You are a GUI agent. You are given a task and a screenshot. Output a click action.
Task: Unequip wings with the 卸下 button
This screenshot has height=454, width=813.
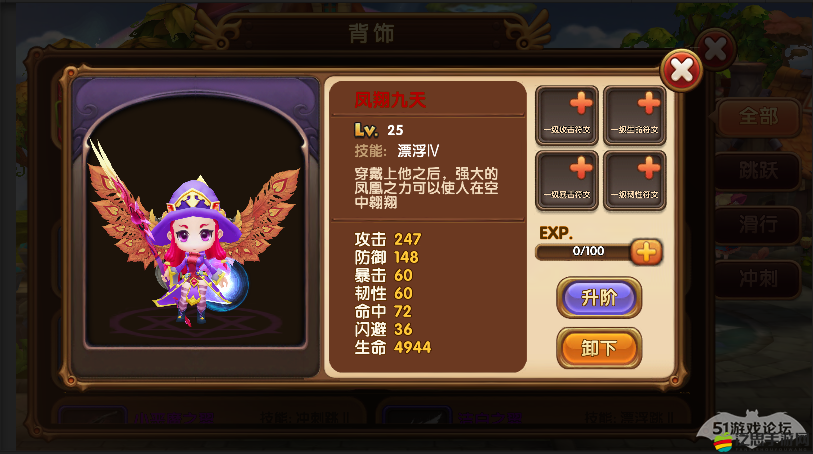click(x=598, y=347)
